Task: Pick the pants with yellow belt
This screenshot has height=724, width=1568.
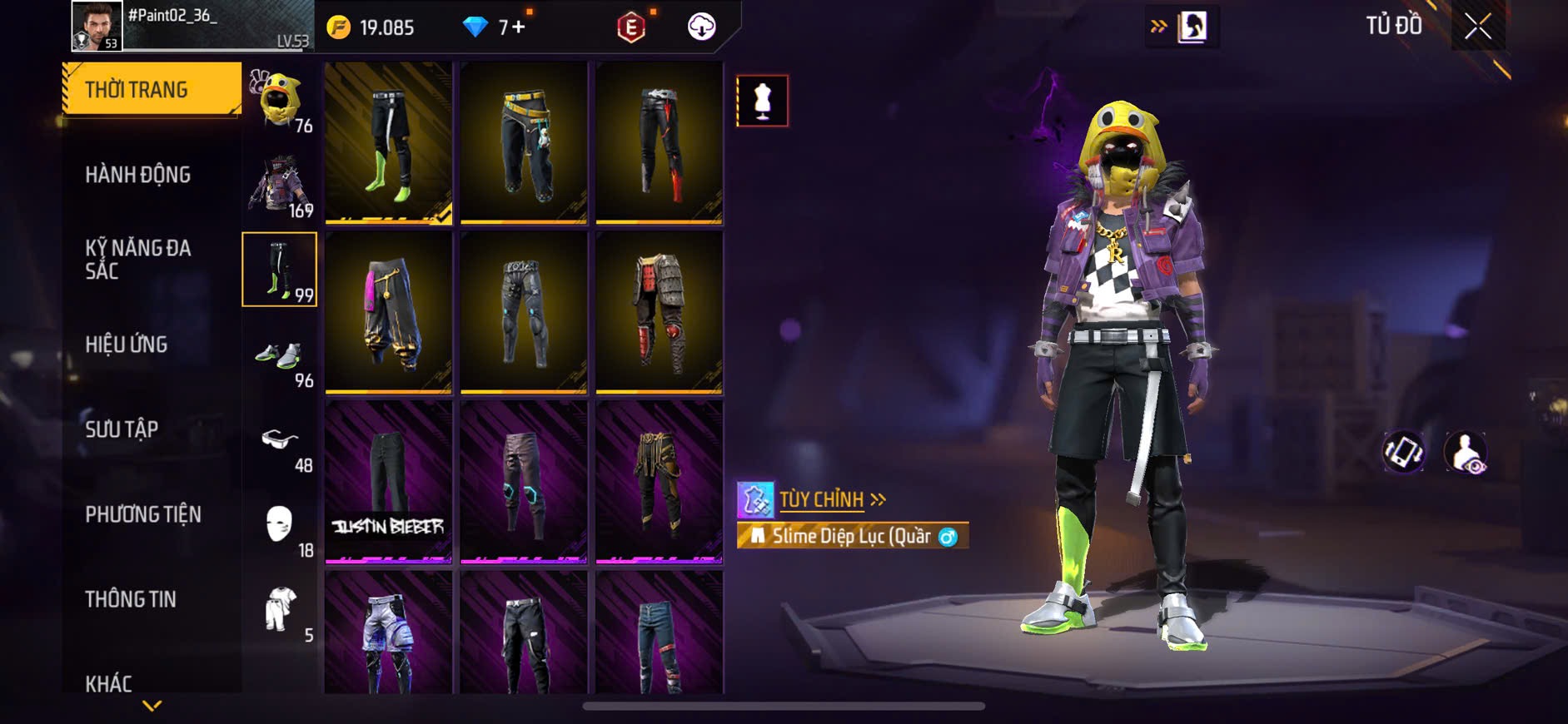Action: (524, 142)
